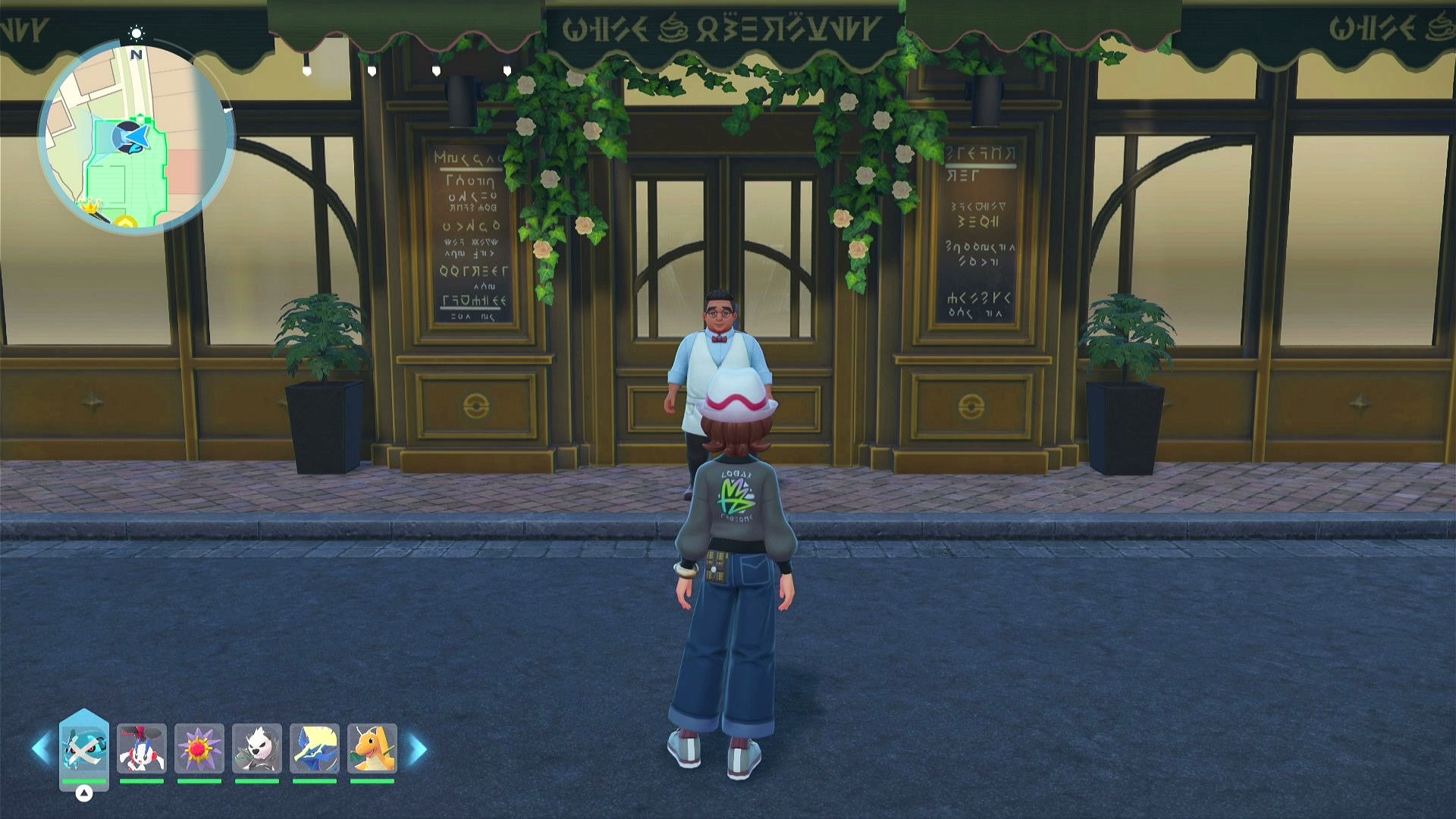Switch to Starmie in the party
This screenshot has height=819, width=1456.
(x=199, y=748)
